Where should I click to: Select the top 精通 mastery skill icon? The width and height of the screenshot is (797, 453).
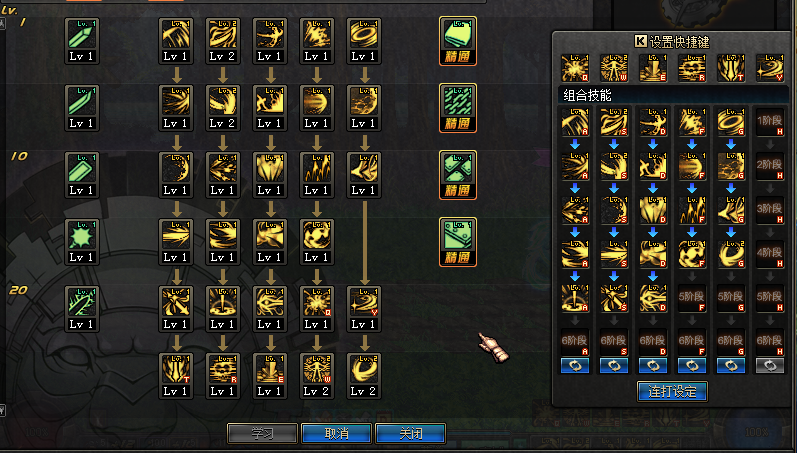458,39
